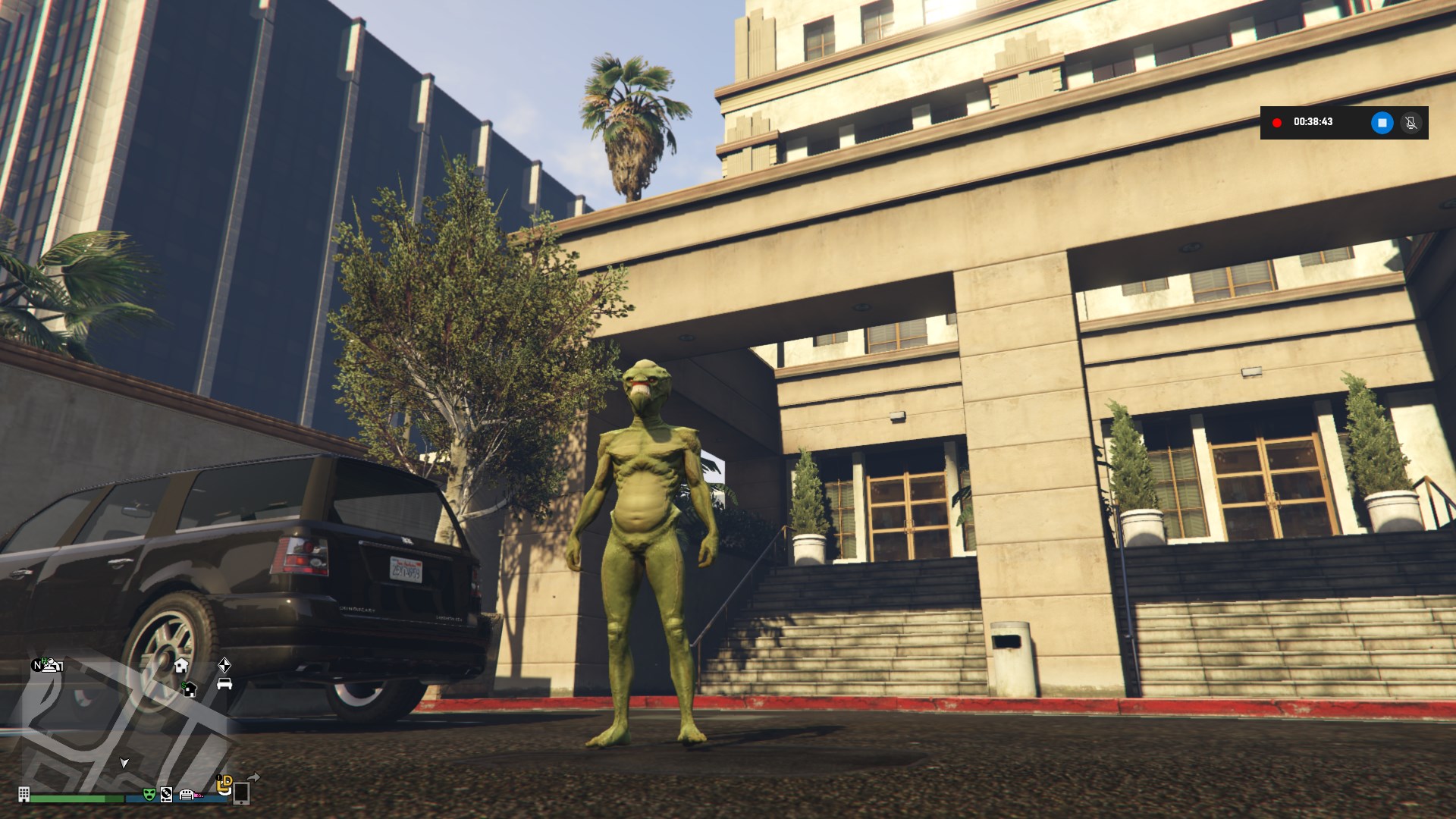
Task: Click the safehouse home icon on the minimap
Action: pyautogui.click(x=181, y=667)
